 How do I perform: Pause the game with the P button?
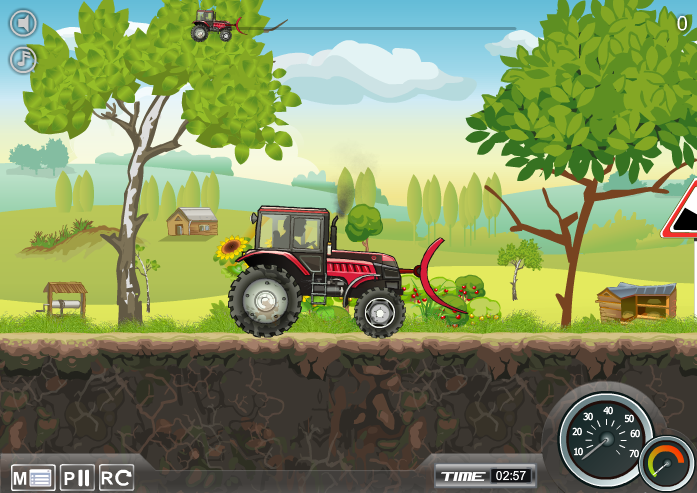77,477
